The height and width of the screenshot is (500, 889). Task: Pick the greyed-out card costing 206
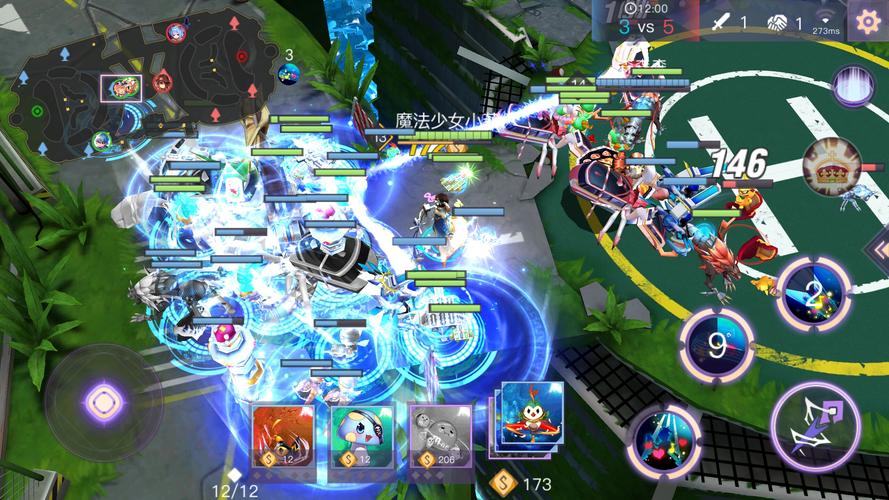tap(440, 434)
